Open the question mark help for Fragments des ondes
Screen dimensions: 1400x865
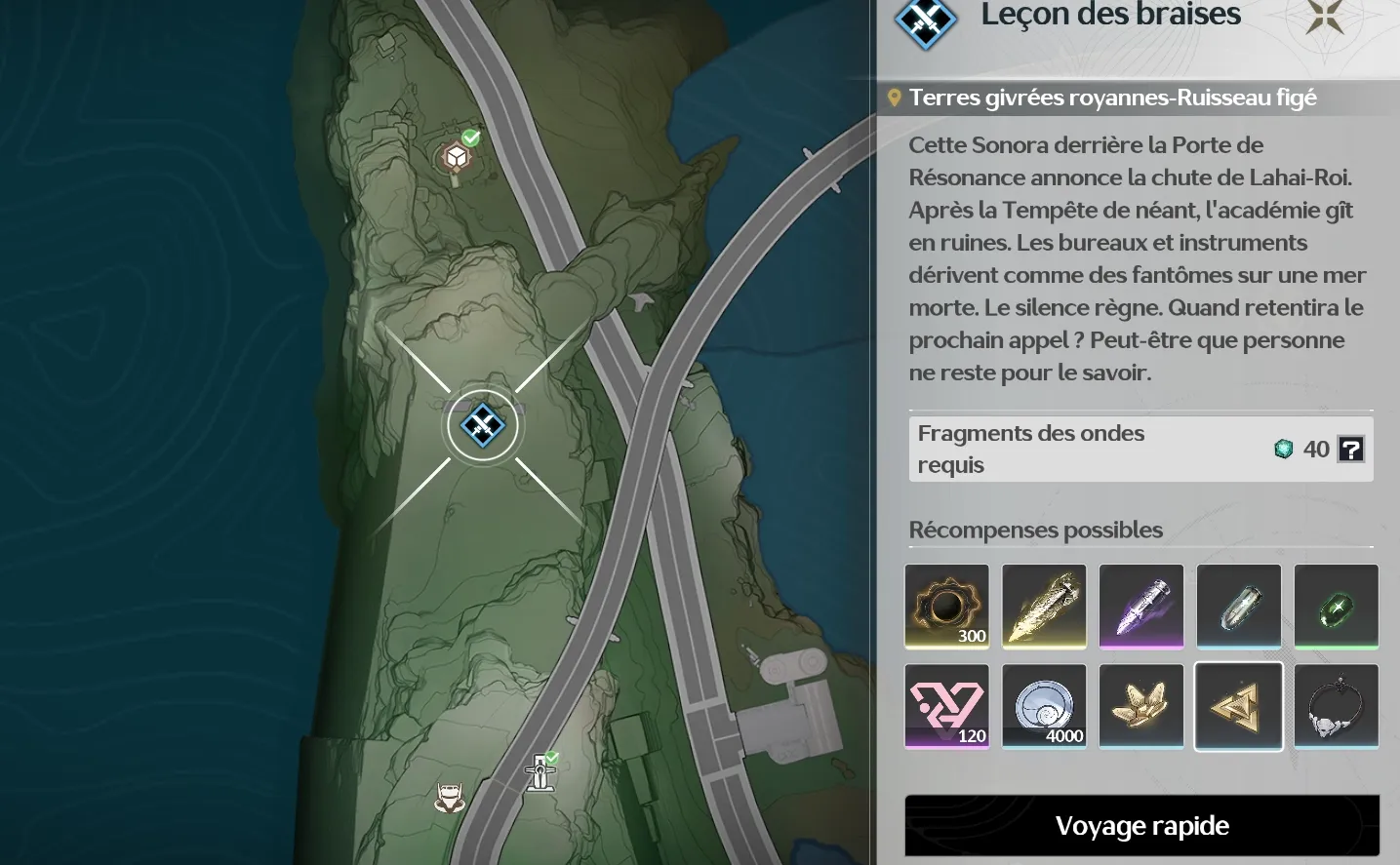coord(1350,449)
